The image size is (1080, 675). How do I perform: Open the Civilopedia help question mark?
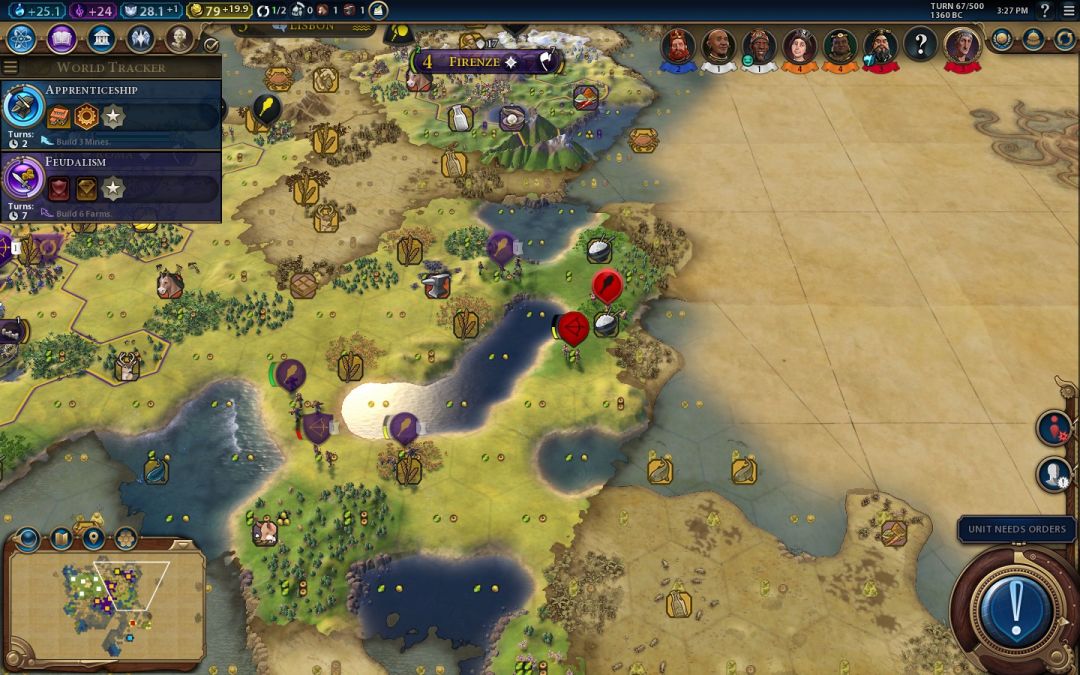[1045, 10]
